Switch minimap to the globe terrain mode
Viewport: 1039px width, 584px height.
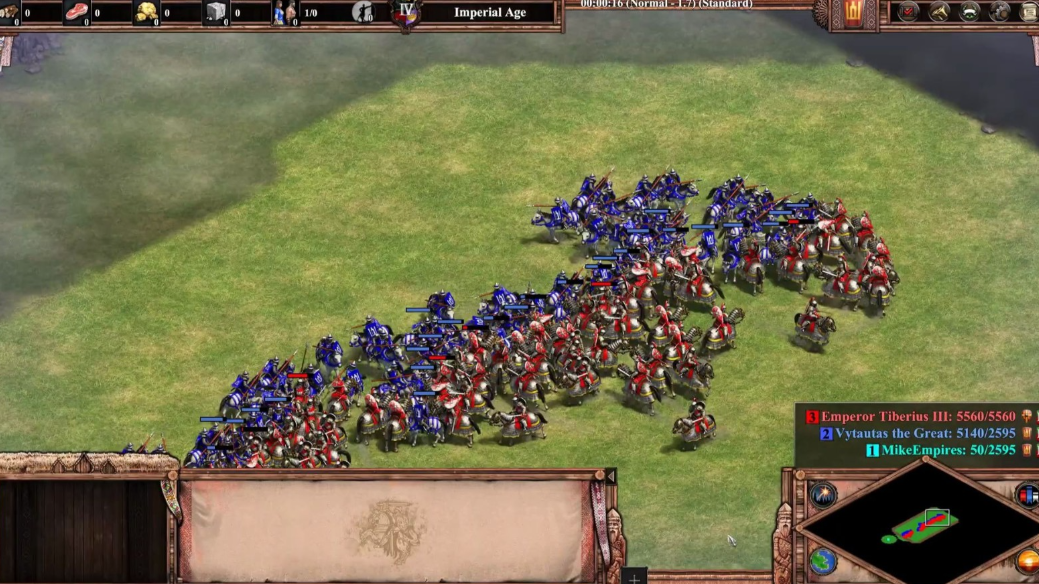click(823, 561)
